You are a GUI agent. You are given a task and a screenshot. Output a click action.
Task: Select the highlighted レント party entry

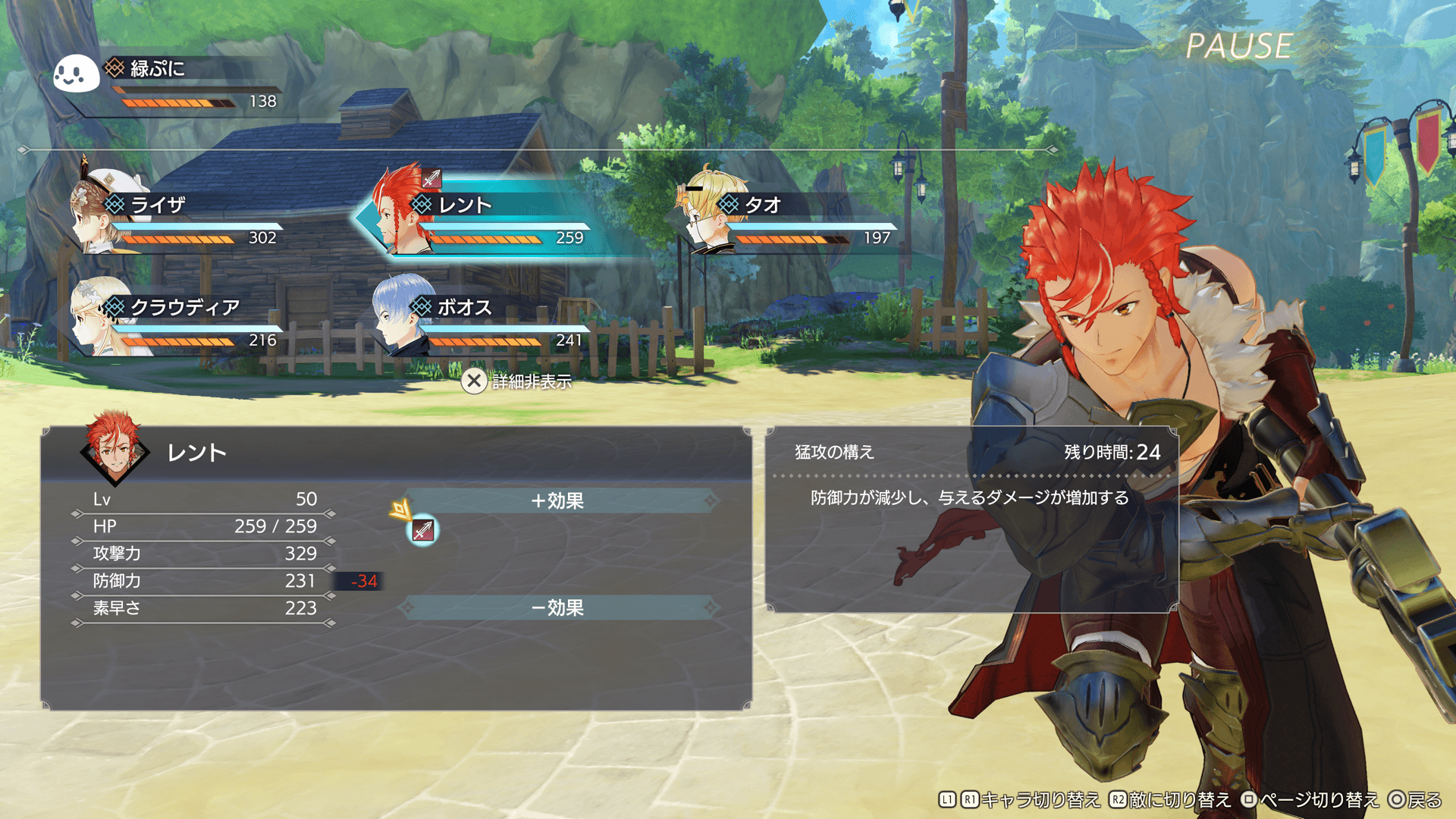point(485,218)
